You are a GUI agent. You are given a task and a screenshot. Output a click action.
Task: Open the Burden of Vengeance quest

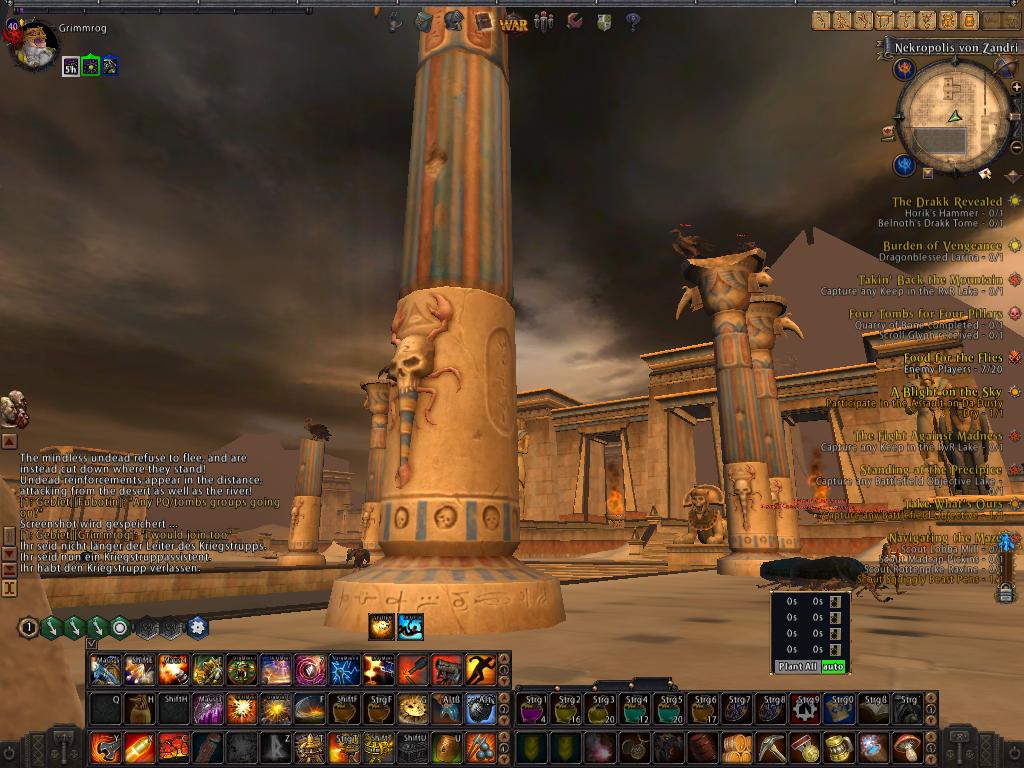(x=941, y=246)
